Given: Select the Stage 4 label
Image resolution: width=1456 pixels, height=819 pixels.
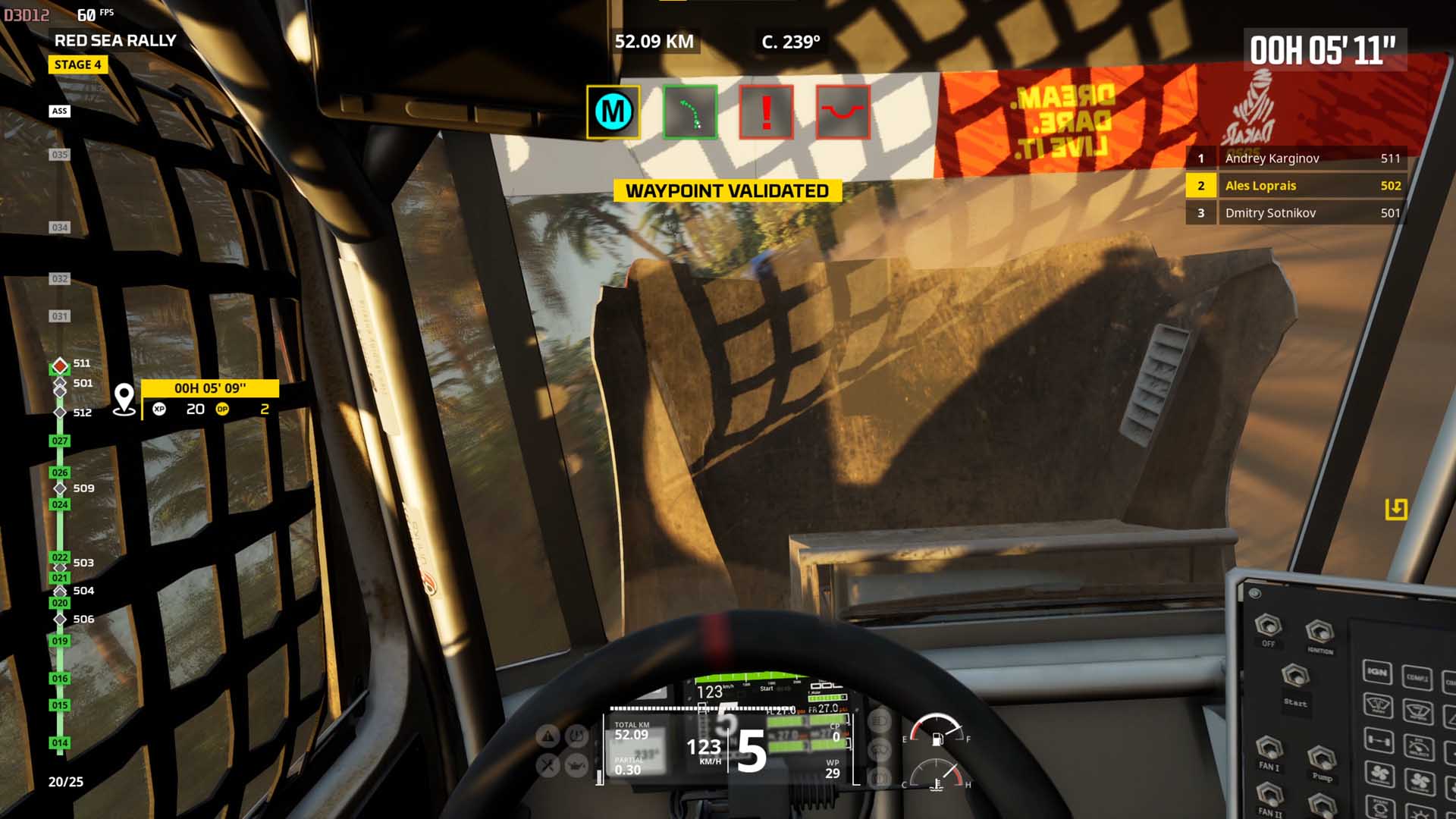Looking at the screenshot, I should pyautogui.click(x=78, y=64).
